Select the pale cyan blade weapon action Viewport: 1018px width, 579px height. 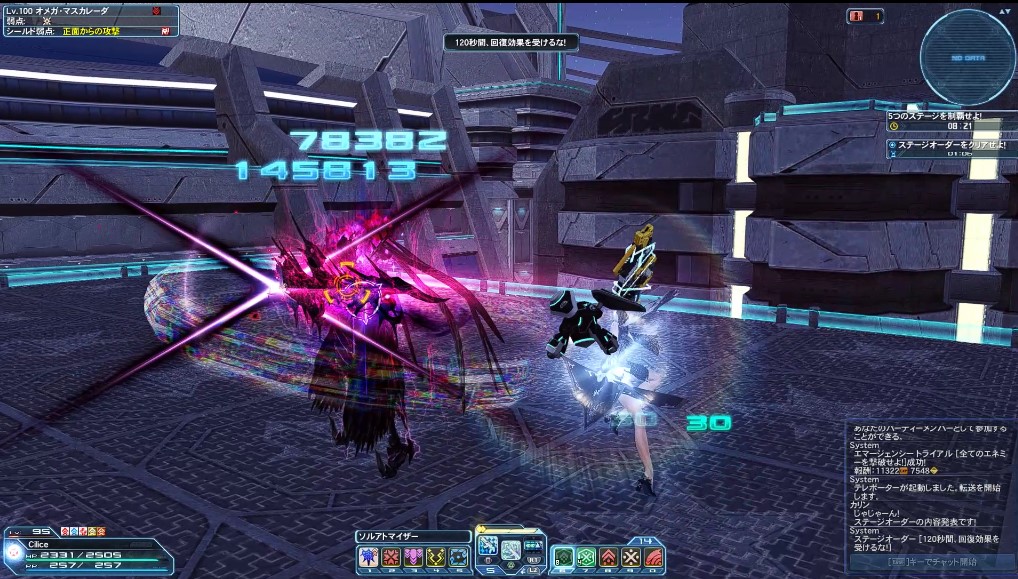click(x=511, y=550)
